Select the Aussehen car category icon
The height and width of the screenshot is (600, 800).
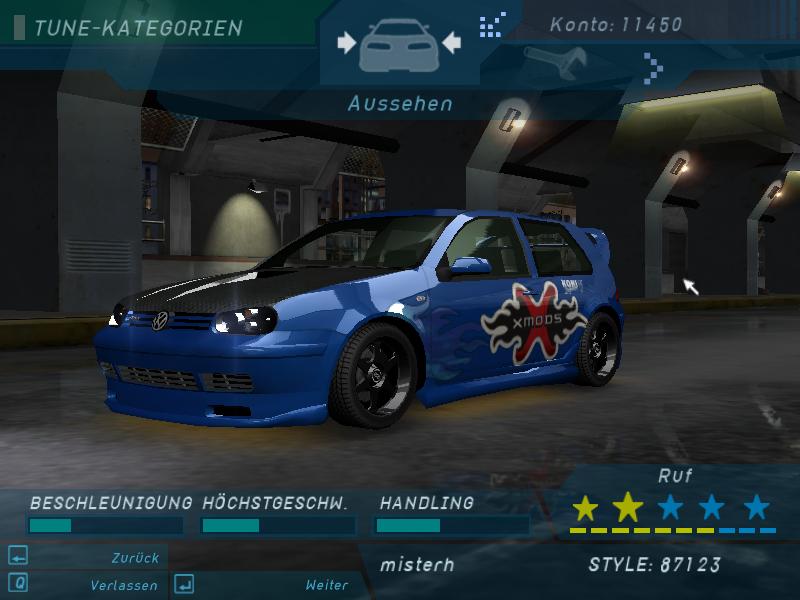click(x=399, y=45)
